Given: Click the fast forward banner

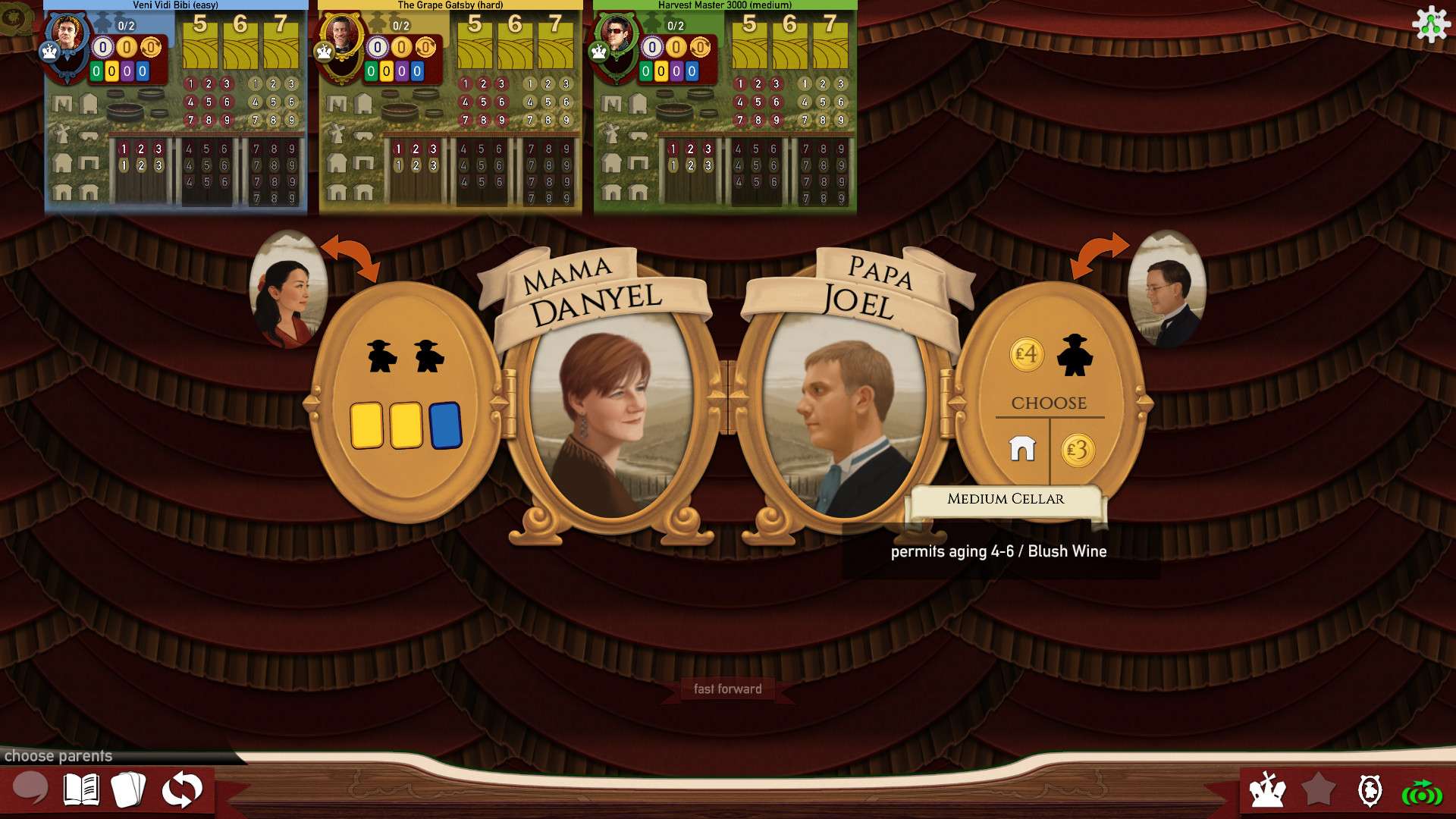Looking at the screenshot, I should pos(727,689).
